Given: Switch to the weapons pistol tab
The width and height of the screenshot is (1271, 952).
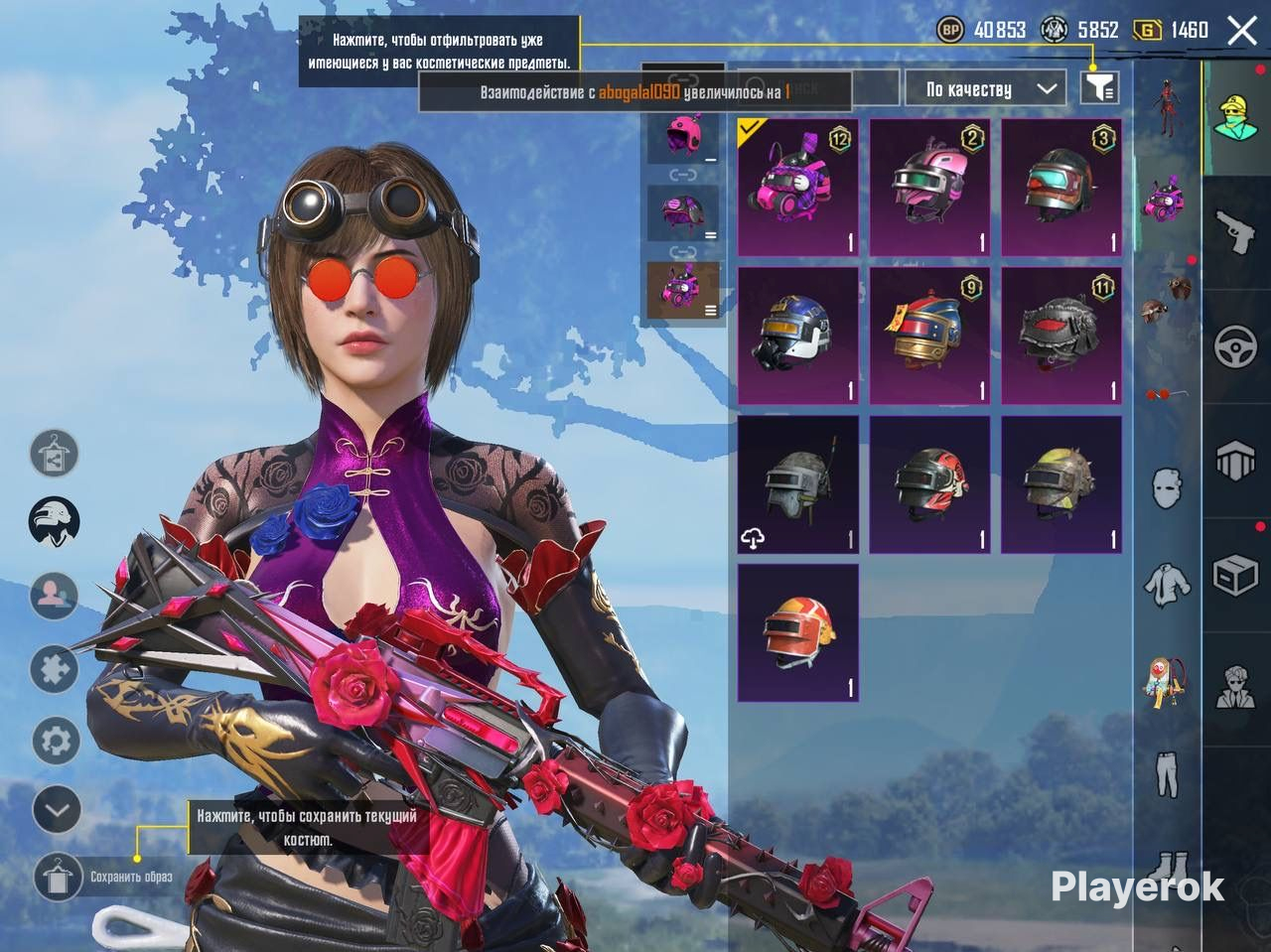Looking at the screenshot, I should click(x=1235, y=232).
